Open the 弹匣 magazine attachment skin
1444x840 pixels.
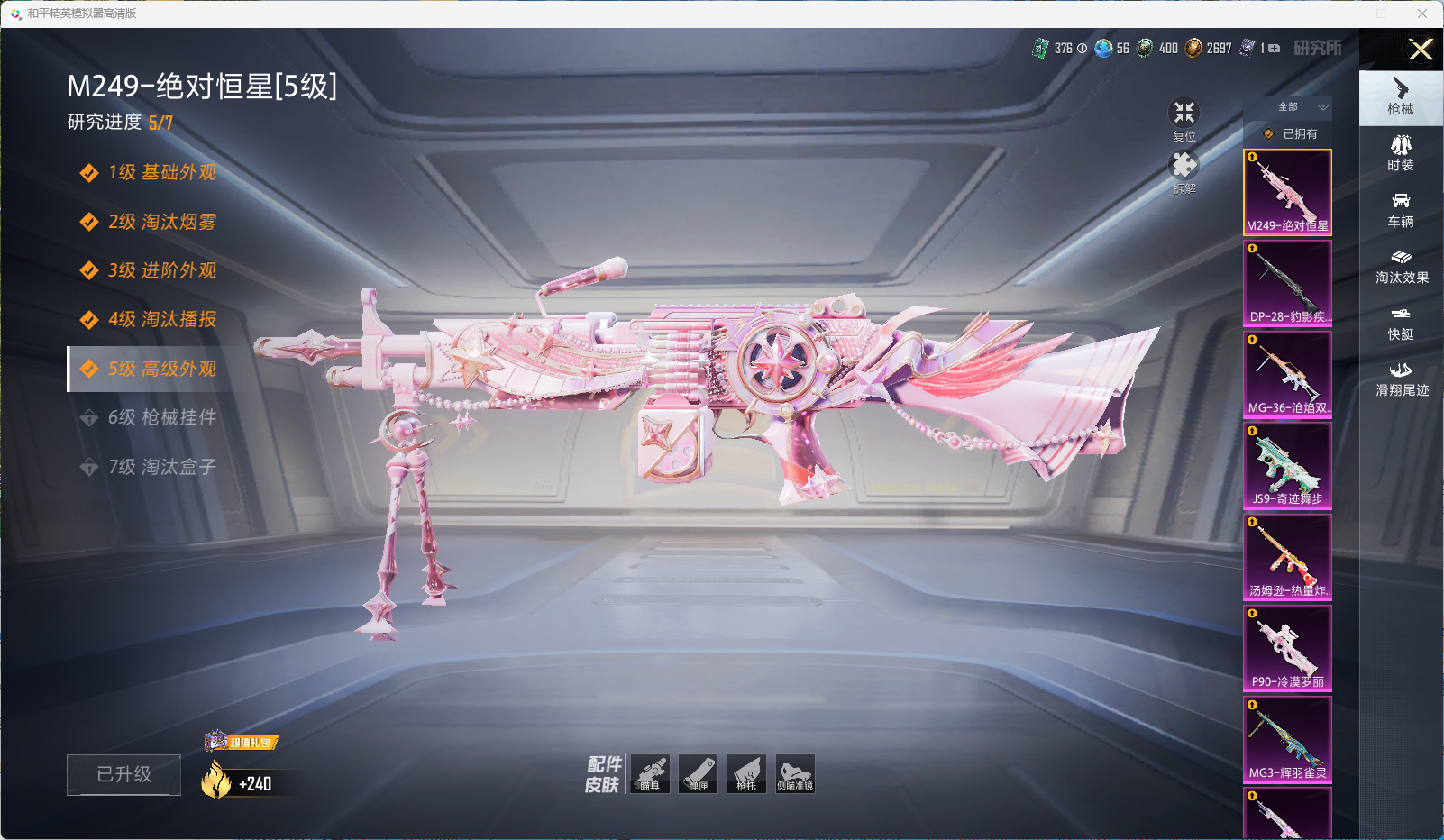pos(699,774)
